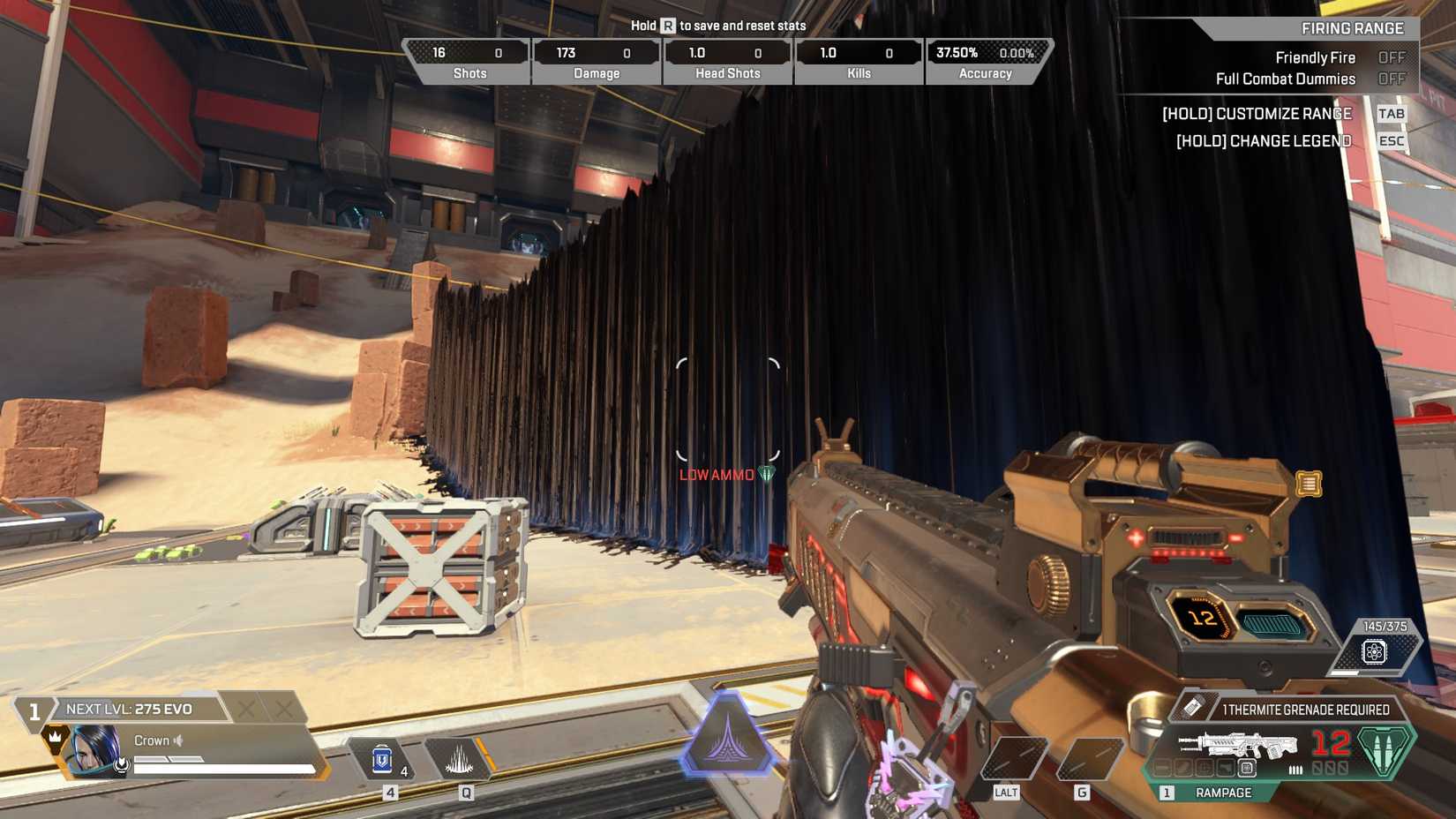Click the tactical ability icon above Q
Viewport: 1456px width, 819px height.
pos(461,758)
